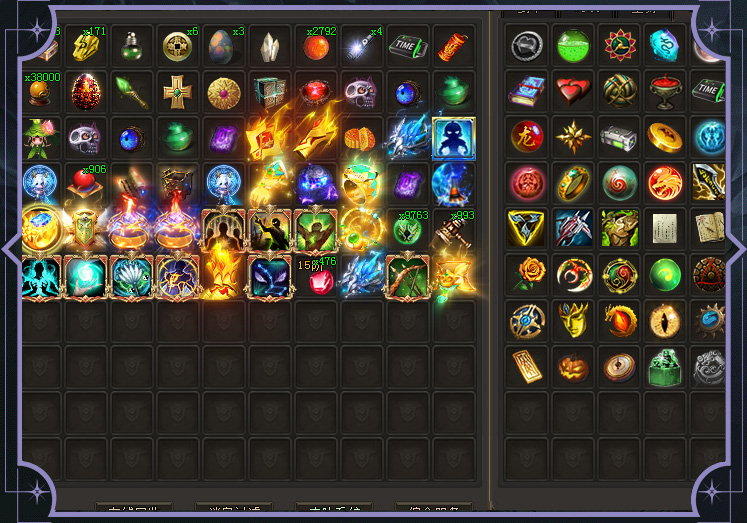
Task: Choose the red firecracker item
Action: [453, 46]
